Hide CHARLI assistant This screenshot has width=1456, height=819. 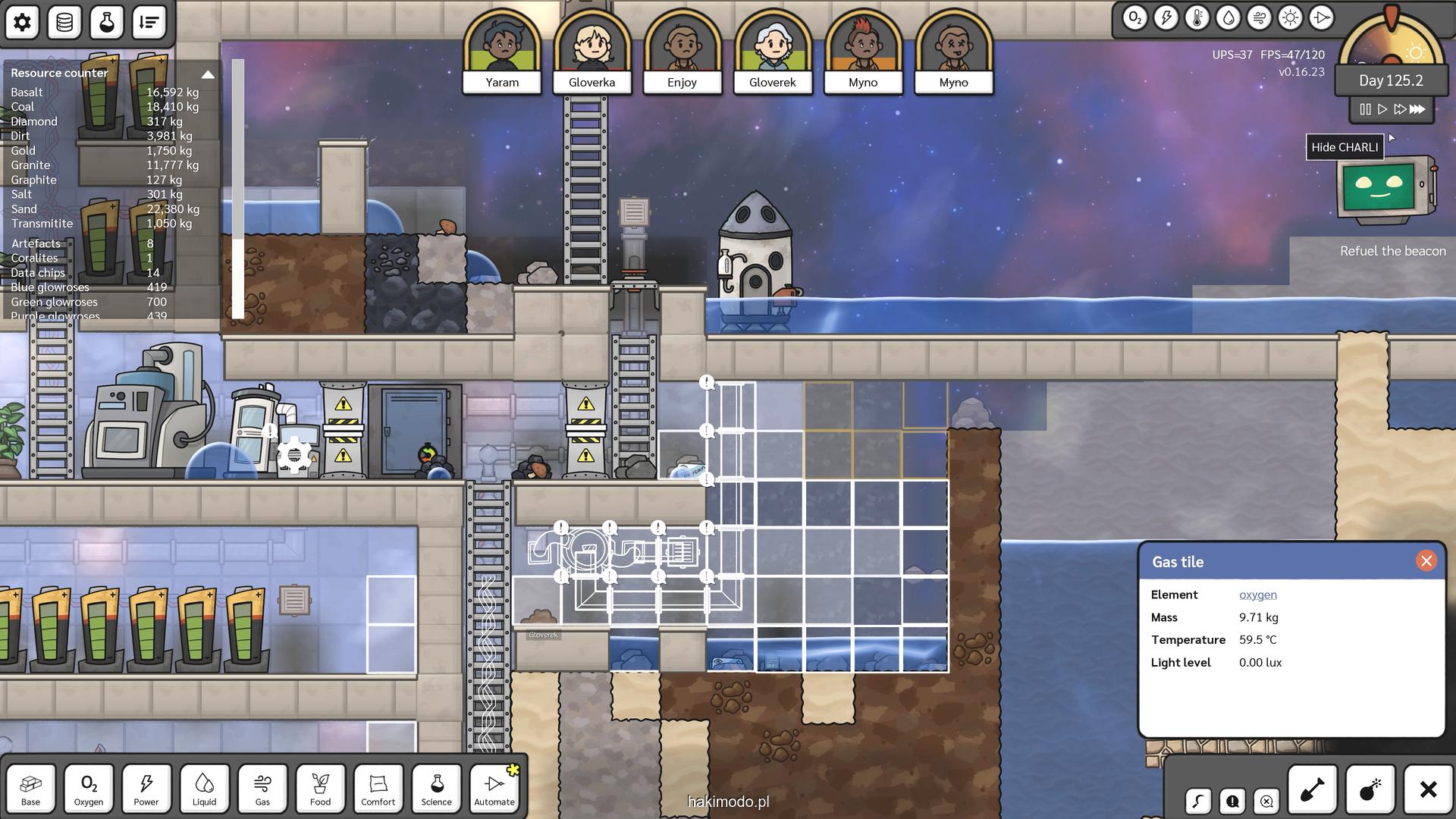(1345, 147)
